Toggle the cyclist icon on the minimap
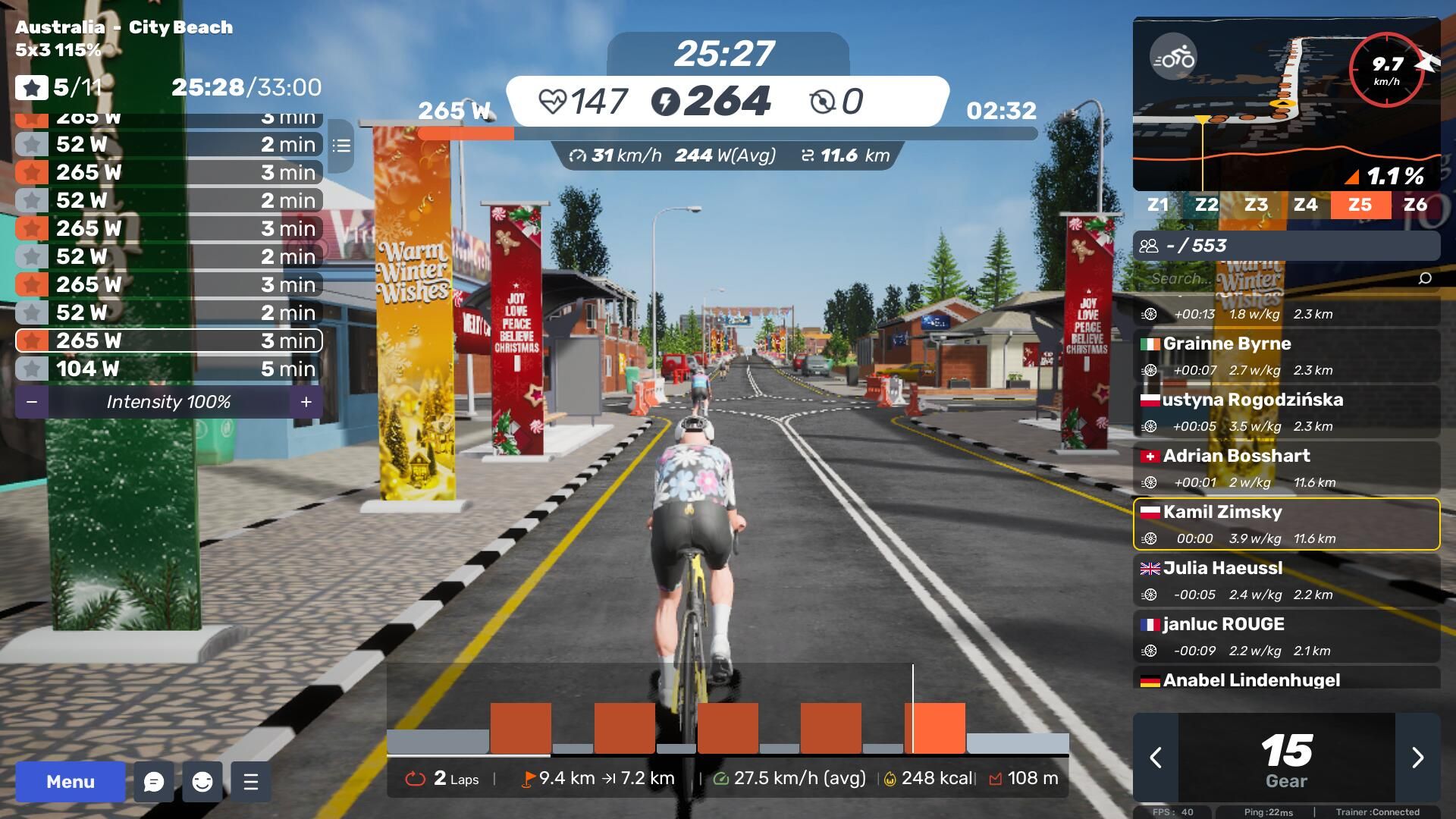The width and height of the screenshot is (1456, 819). [1173, 58]
